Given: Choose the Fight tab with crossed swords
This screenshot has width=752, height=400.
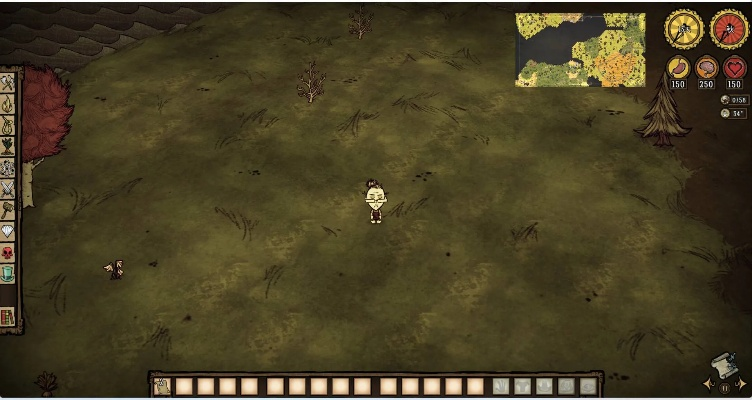Looking at the screenshot, I should 8,188.
